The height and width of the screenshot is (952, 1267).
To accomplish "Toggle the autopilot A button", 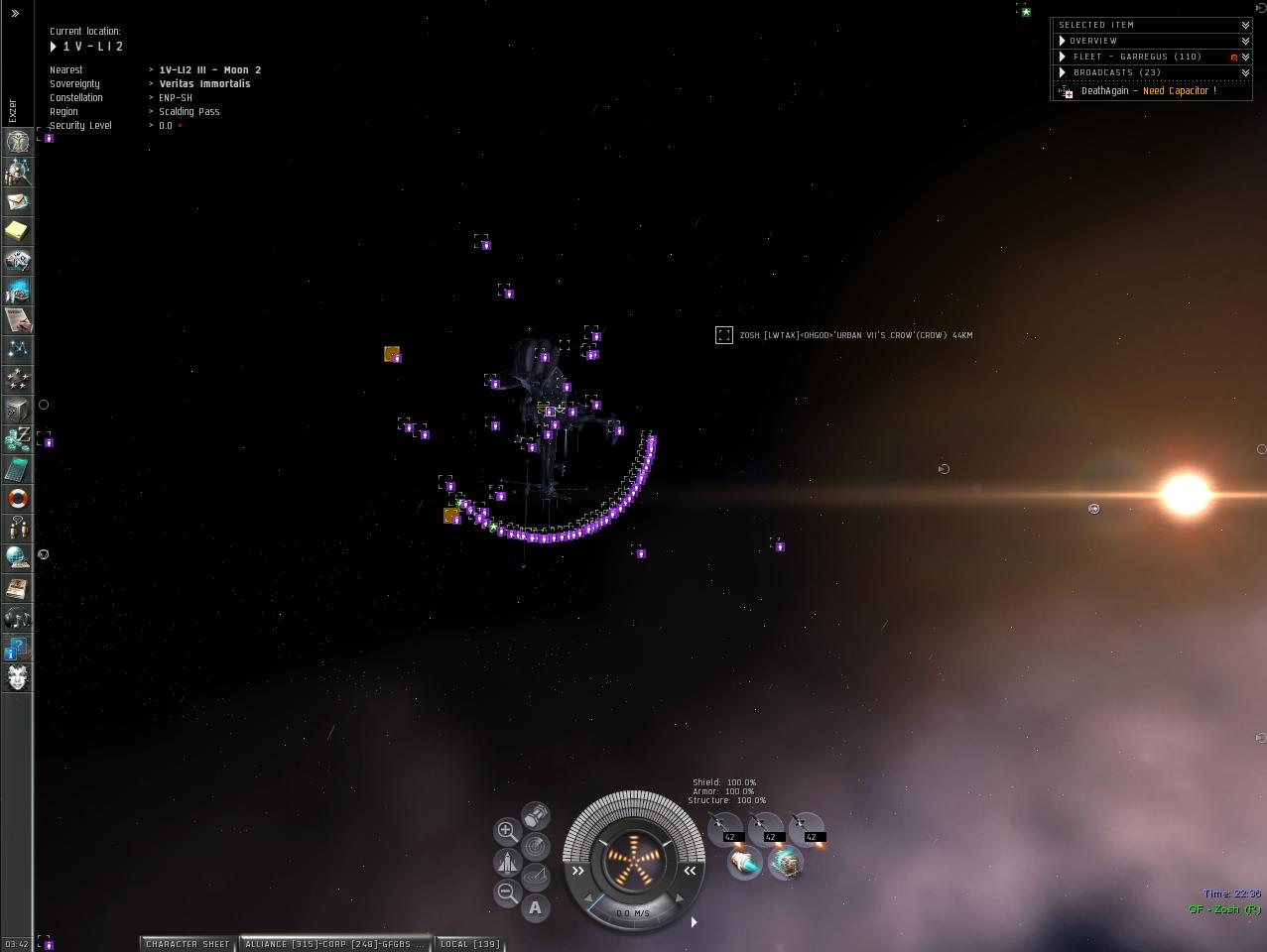I will (536, 906).
